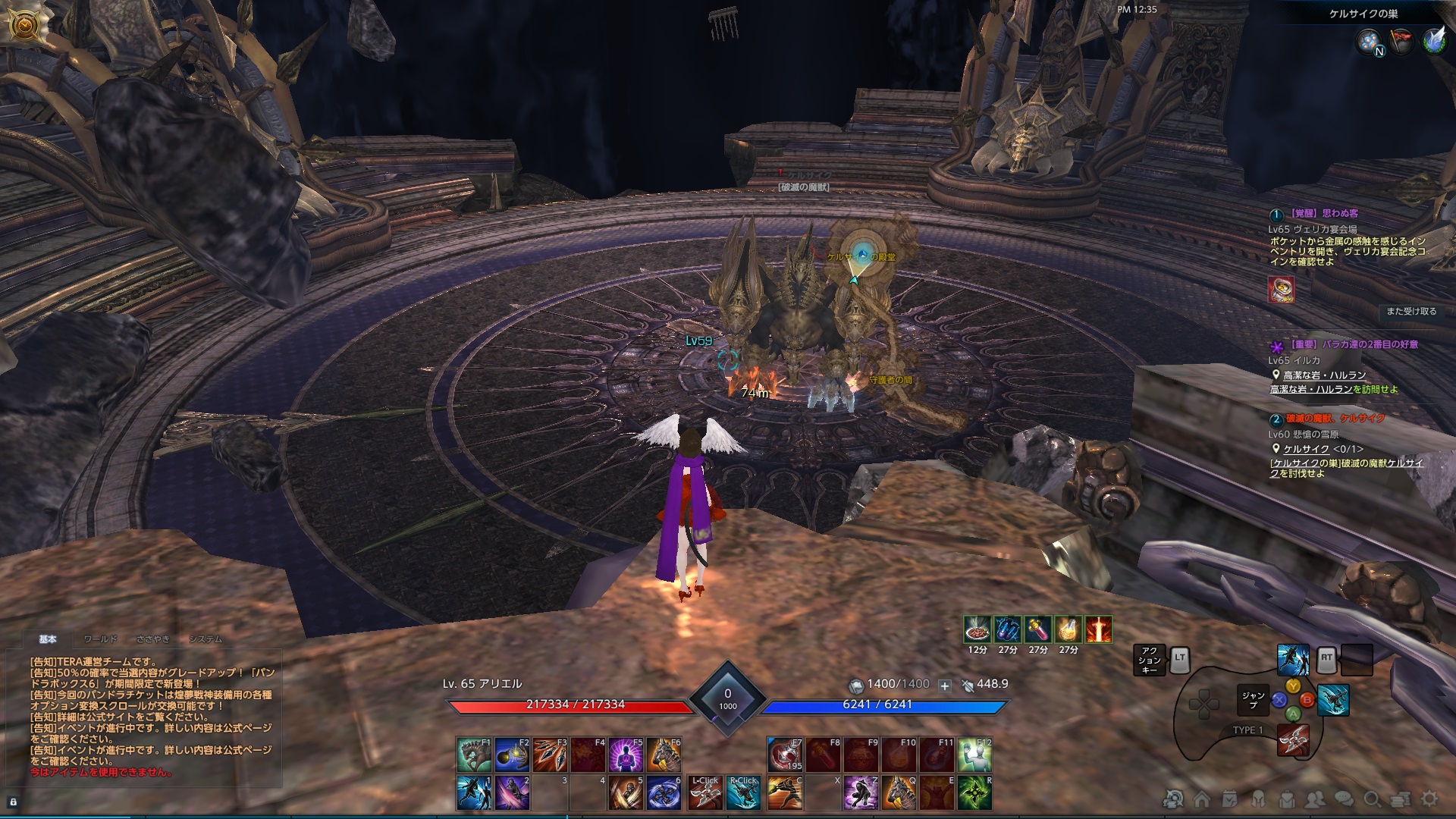Screen dimensions: 1456x819
Task: Open the home icon in the system tray
Action: tap(1201, 799)
